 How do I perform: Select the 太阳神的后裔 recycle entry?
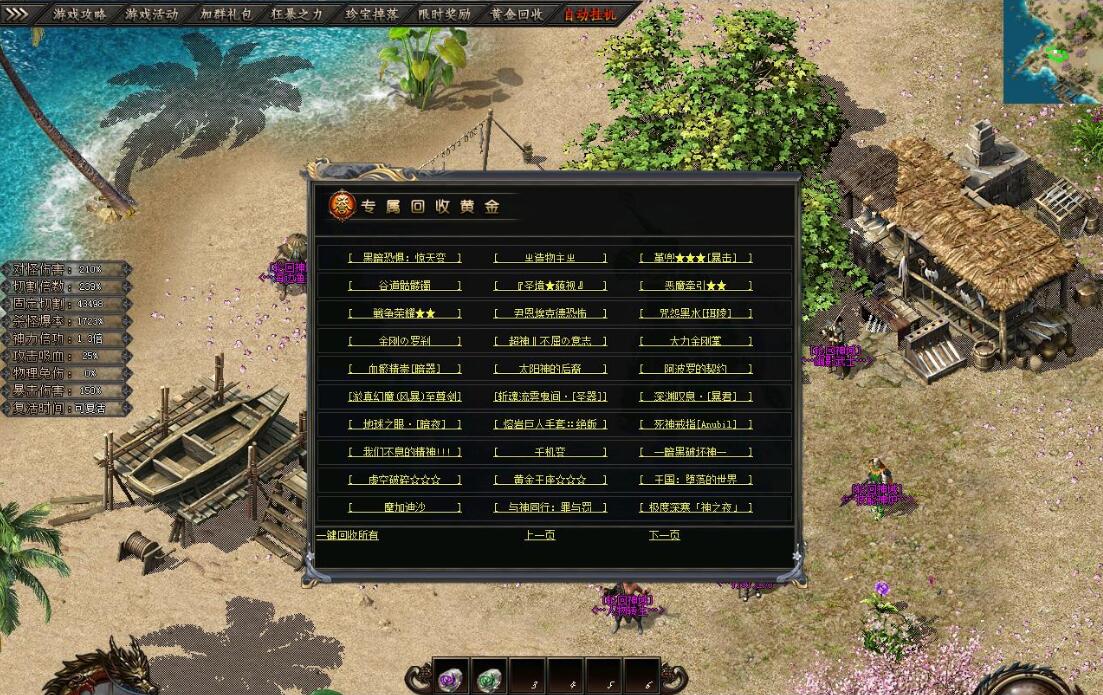pos(550,368)
